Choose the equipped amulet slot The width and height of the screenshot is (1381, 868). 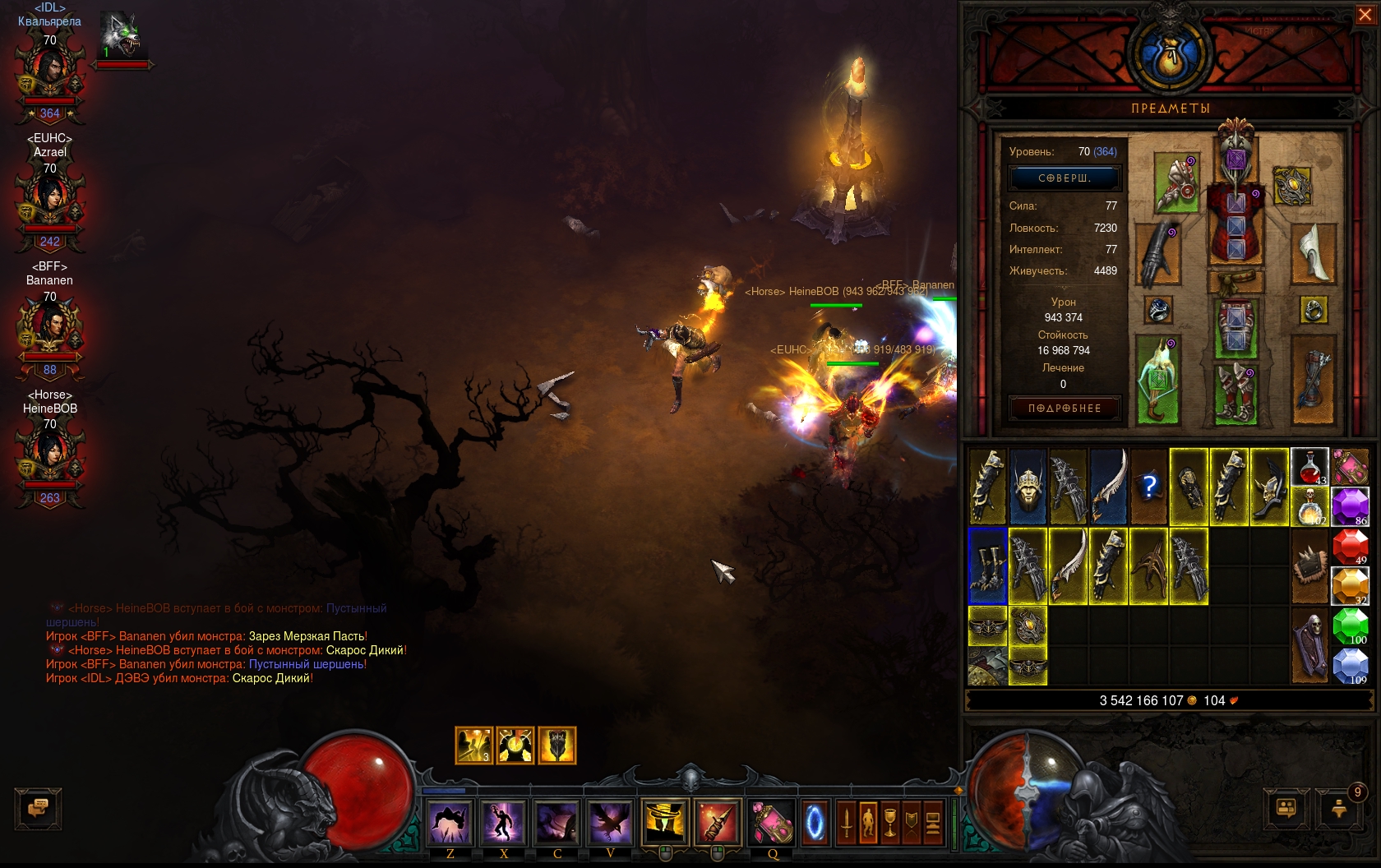click(x=1291, y=186)
